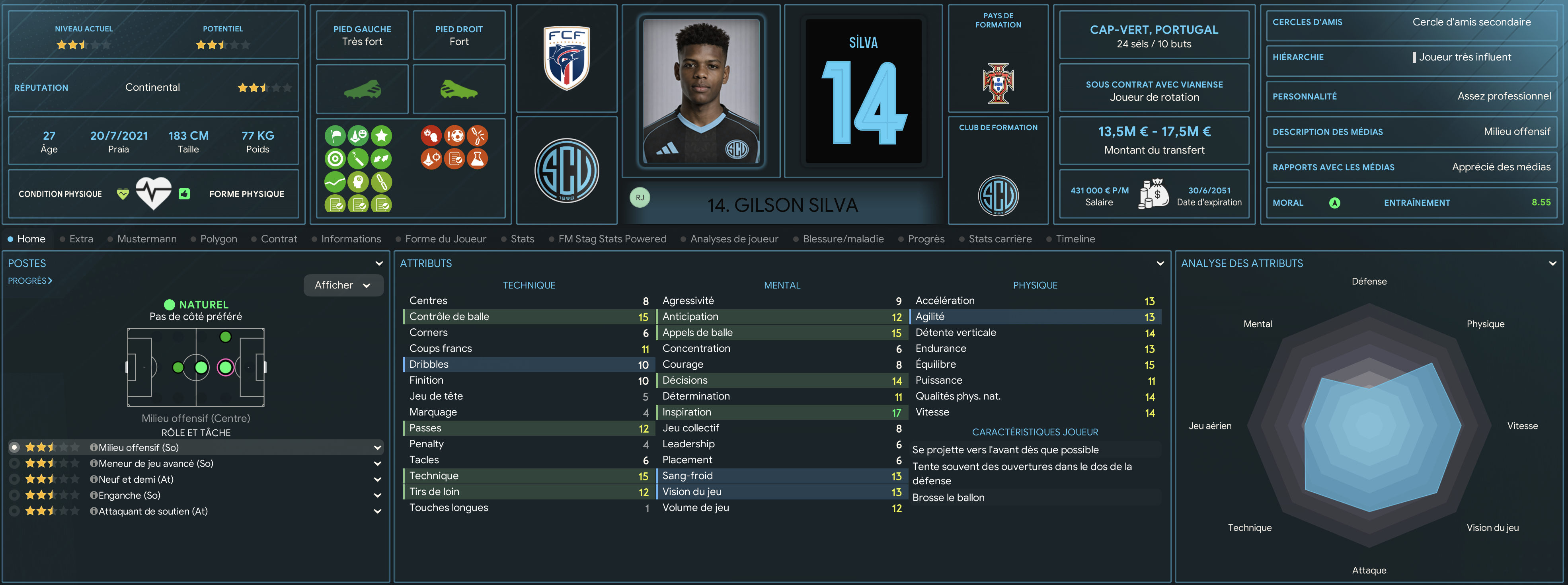Open the Afficher dropdown
1568x585 pixels.
(343, 285)
